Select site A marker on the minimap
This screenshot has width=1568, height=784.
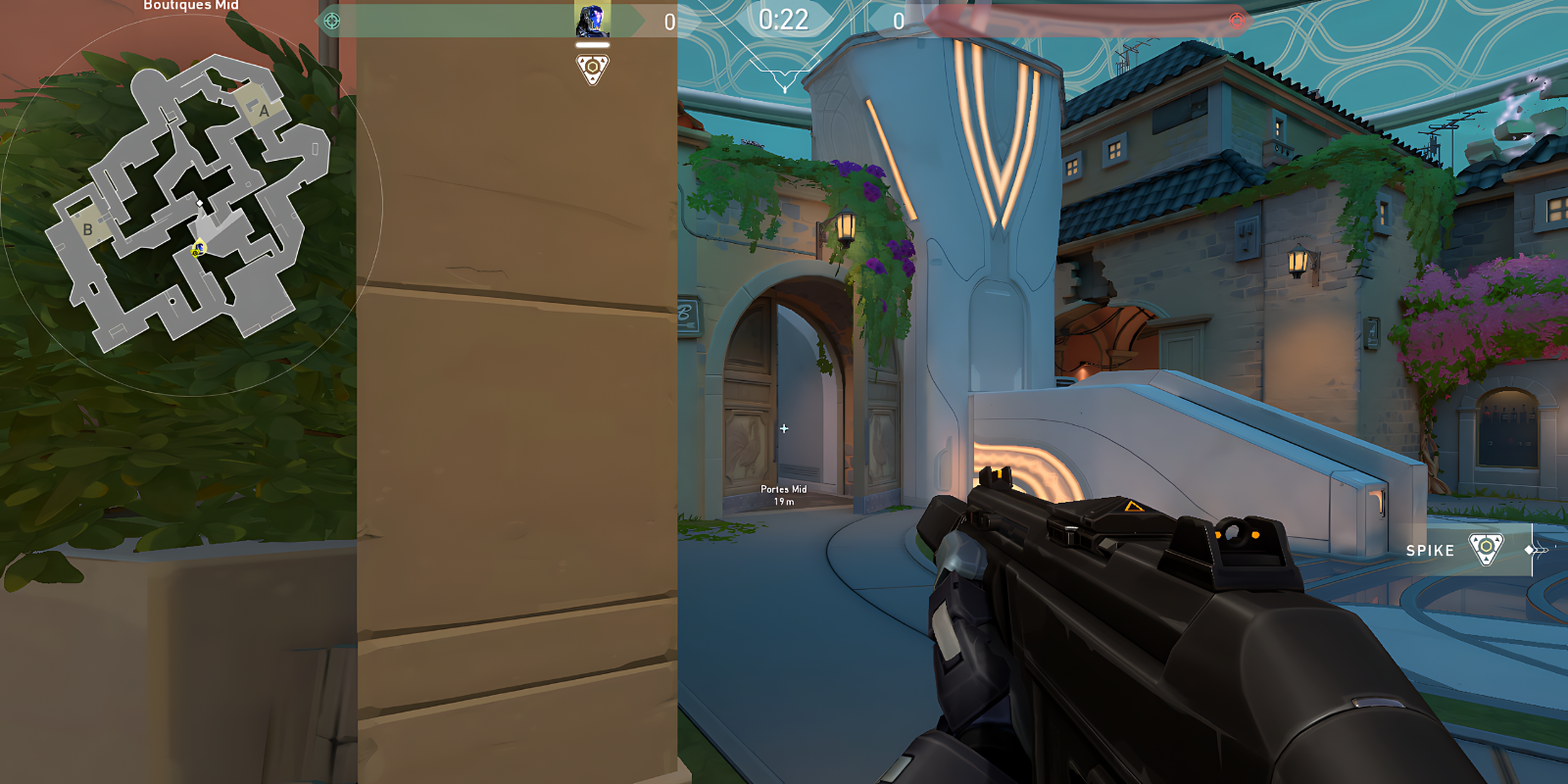click(263, 110)
